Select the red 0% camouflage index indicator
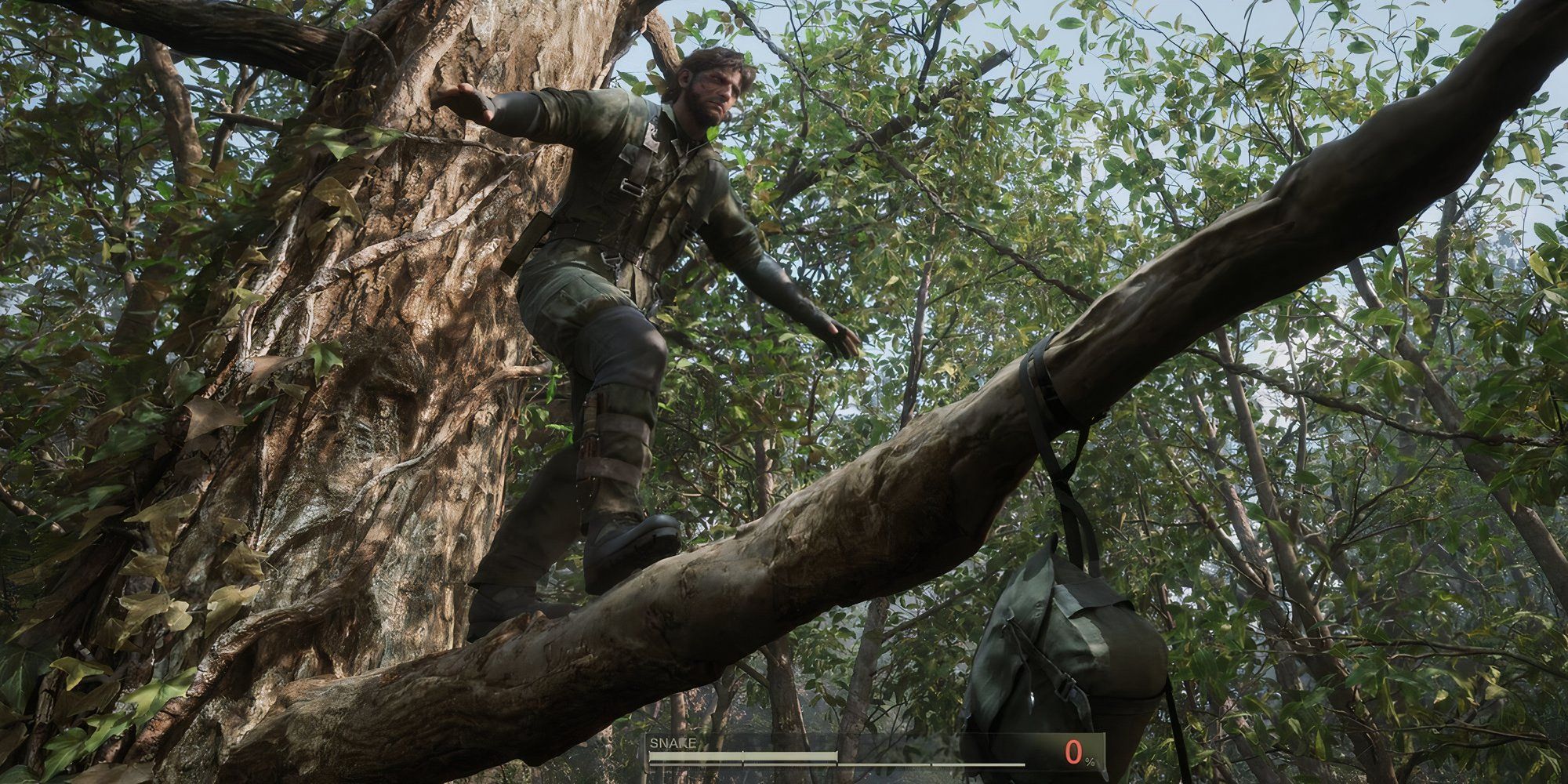Image resolution: width=1568 pixels, height=784 pixels. click(1073, 750)
